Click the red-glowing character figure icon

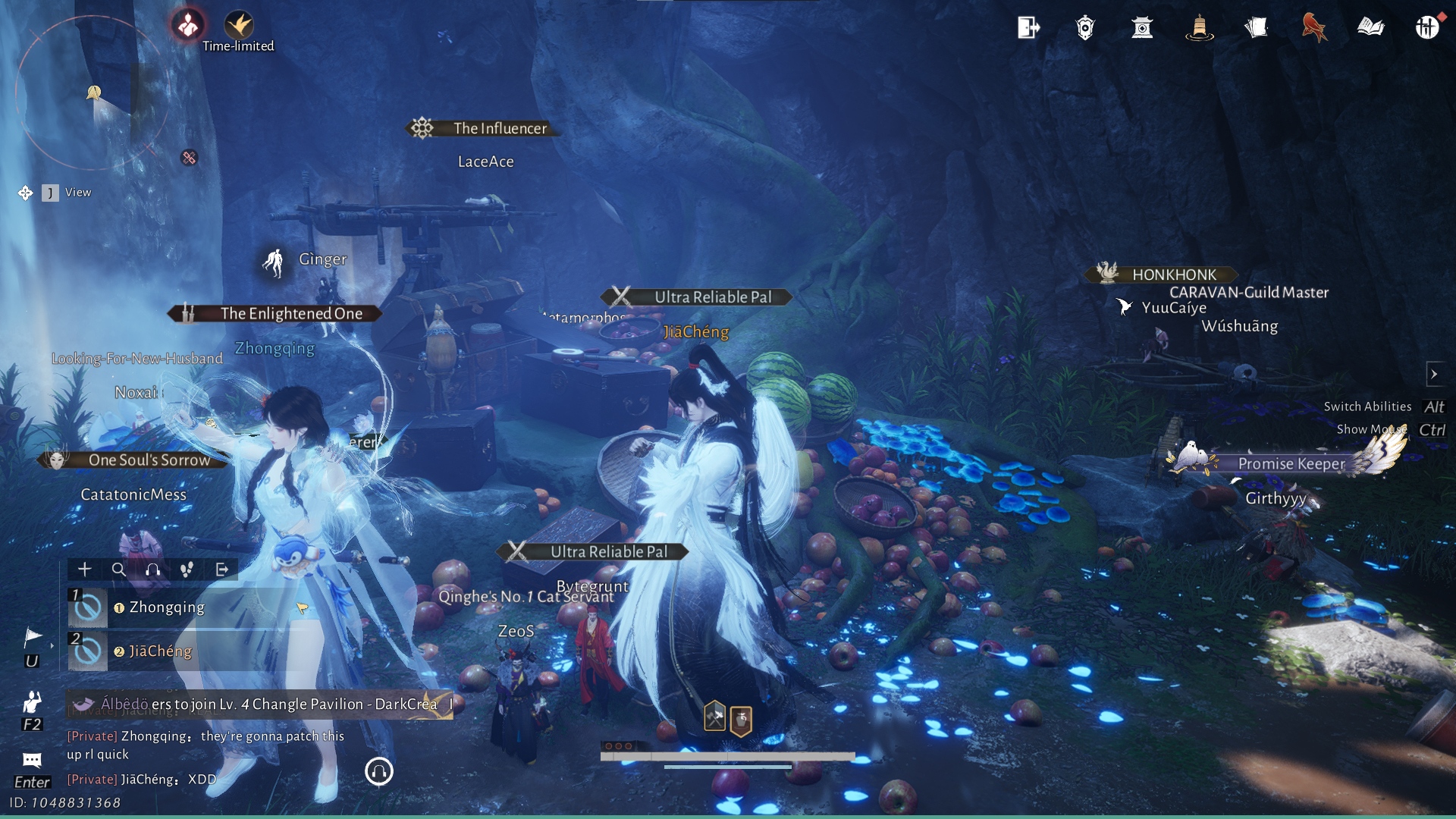pos(187,25)
